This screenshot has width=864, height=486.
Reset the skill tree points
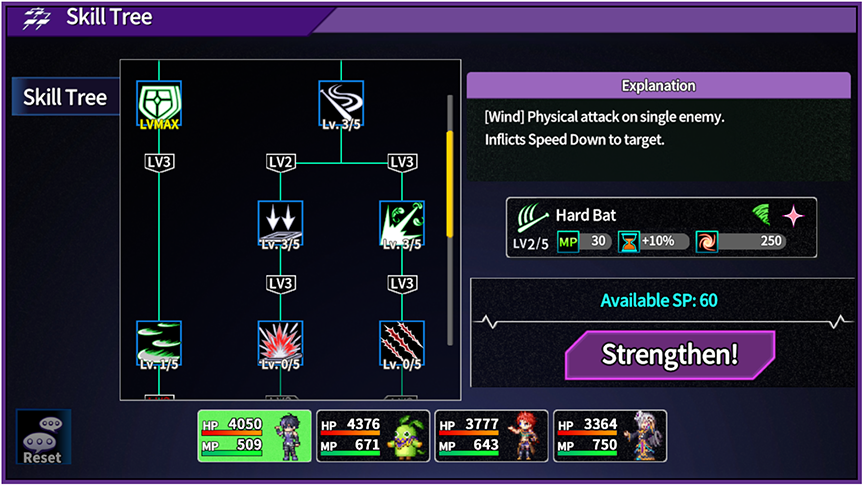pyautogui.click(x=43, y=437)
